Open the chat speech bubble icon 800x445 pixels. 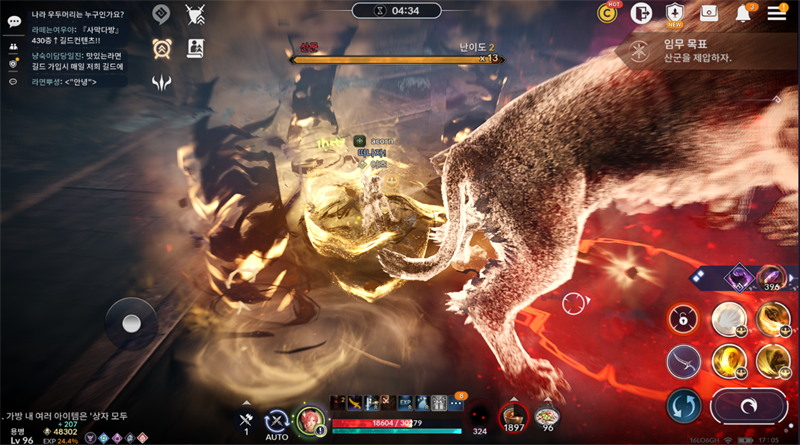click(x=14, y=21)
